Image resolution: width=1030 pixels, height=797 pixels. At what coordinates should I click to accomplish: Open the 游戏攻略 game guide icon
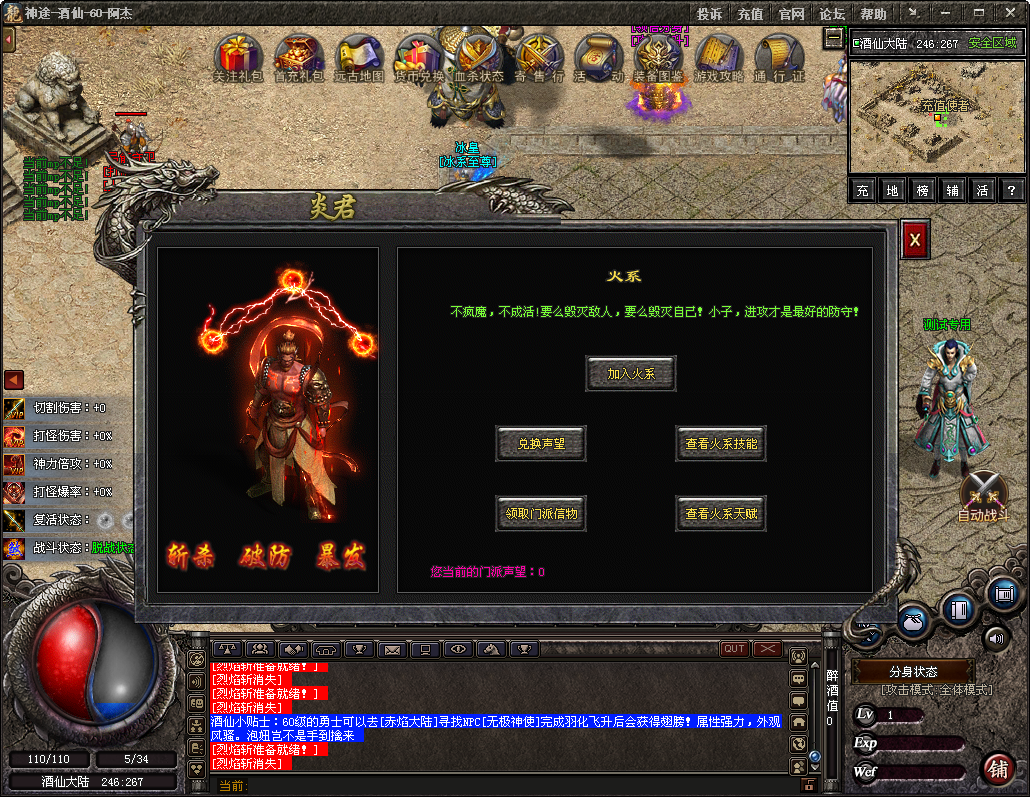(x=719, y=56)
